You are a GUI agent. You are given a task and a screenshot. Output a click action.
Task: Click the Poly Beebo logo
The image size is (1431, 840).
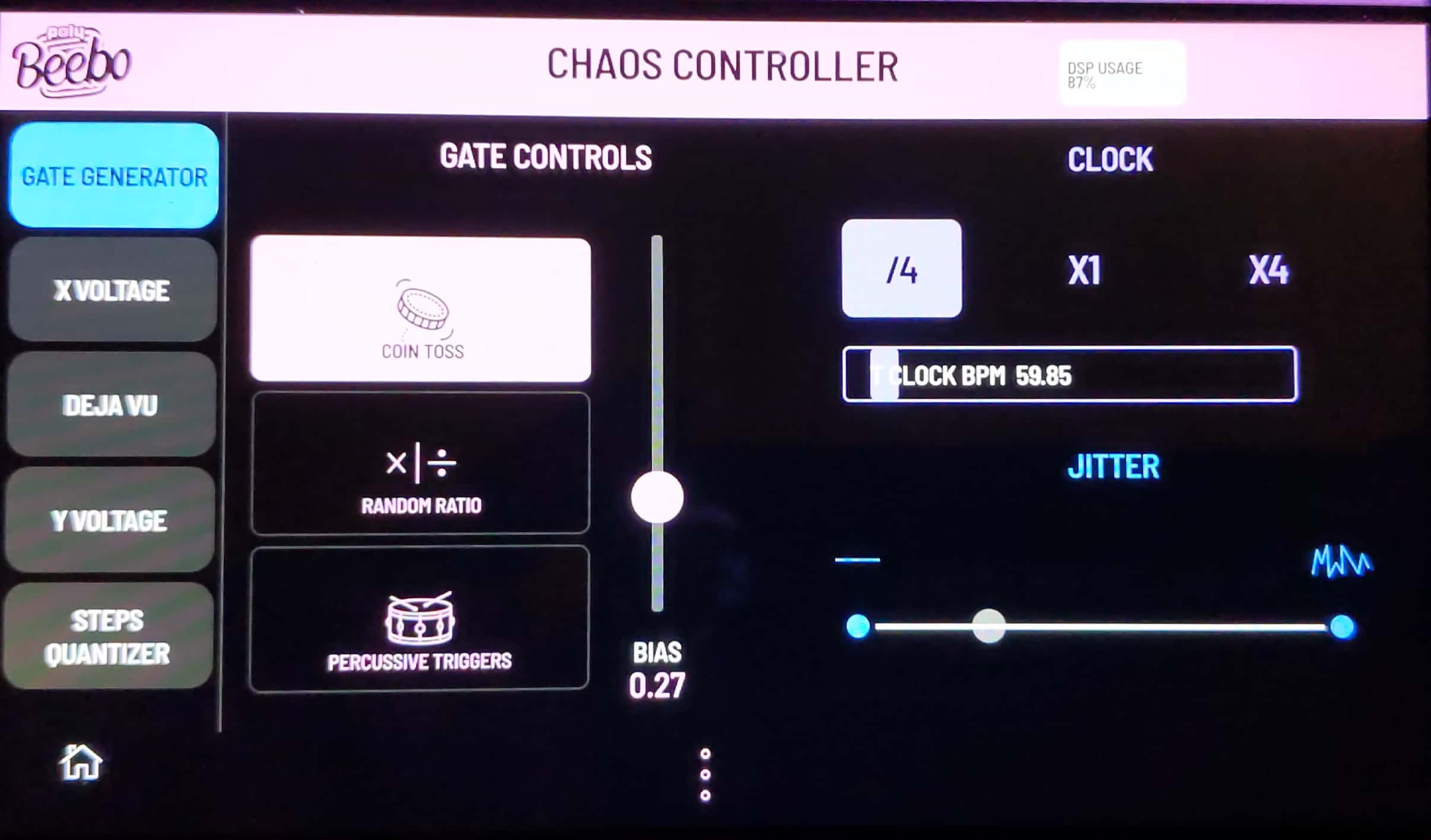click(x=71, y=62)
